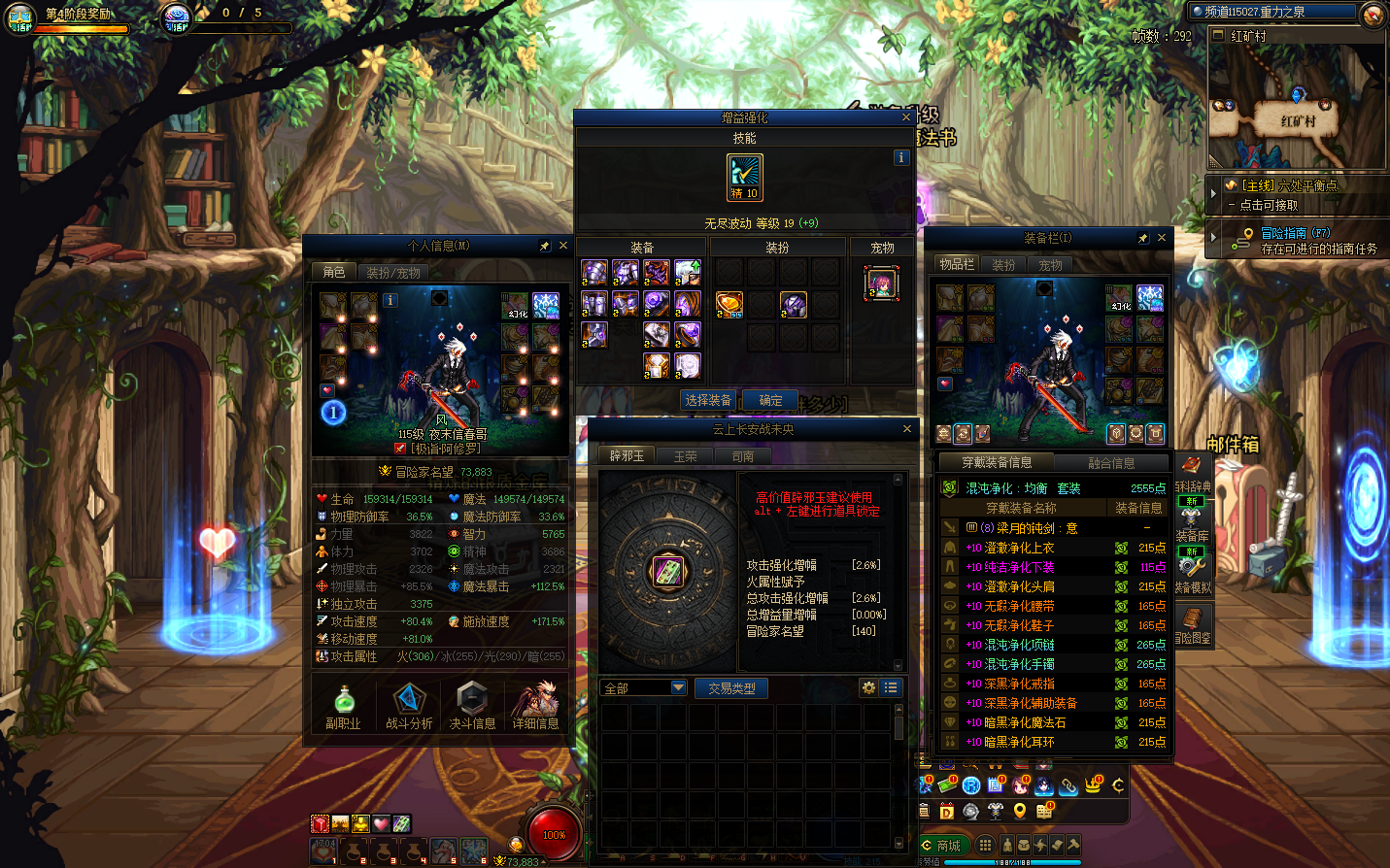Select the 冒险指南 guide quest entry
Image resolution: width=1390 pixels, height=868 pixels.
pyautogui.click(x=1296, y=233)
